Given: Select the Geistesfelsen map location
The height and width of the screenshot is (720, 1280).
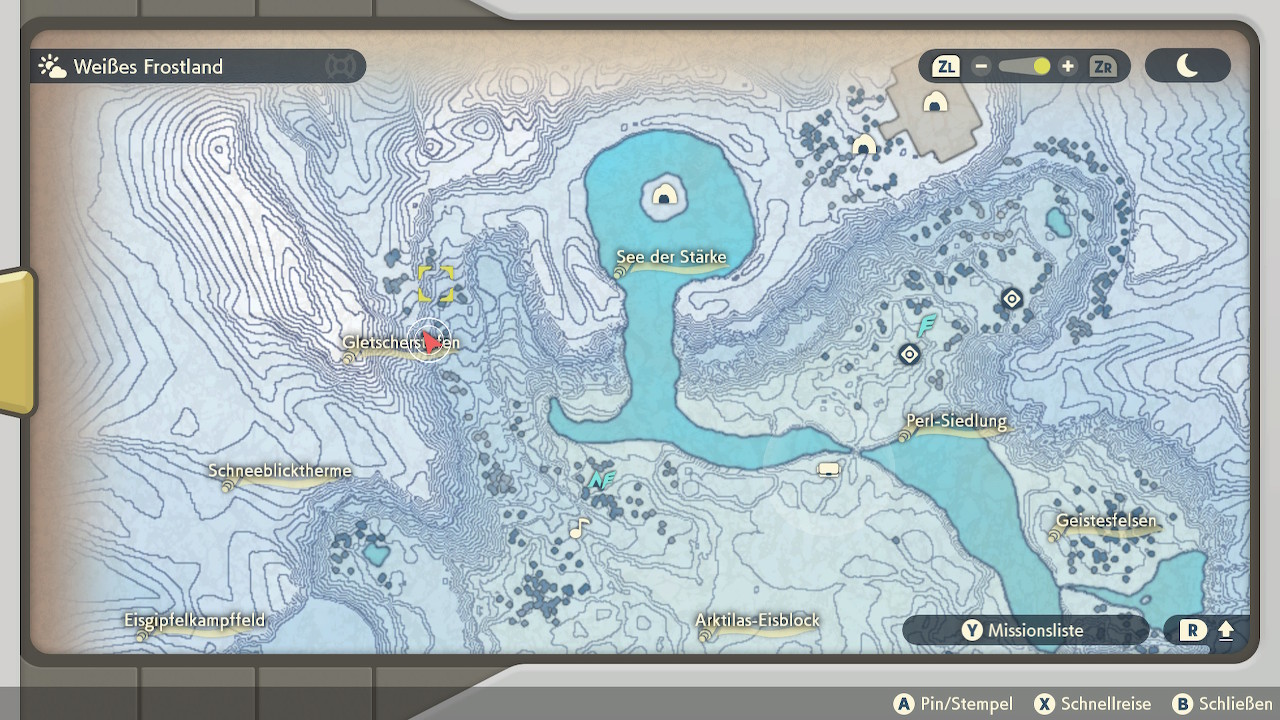Looking at the screenshot, I should 1105,522.
